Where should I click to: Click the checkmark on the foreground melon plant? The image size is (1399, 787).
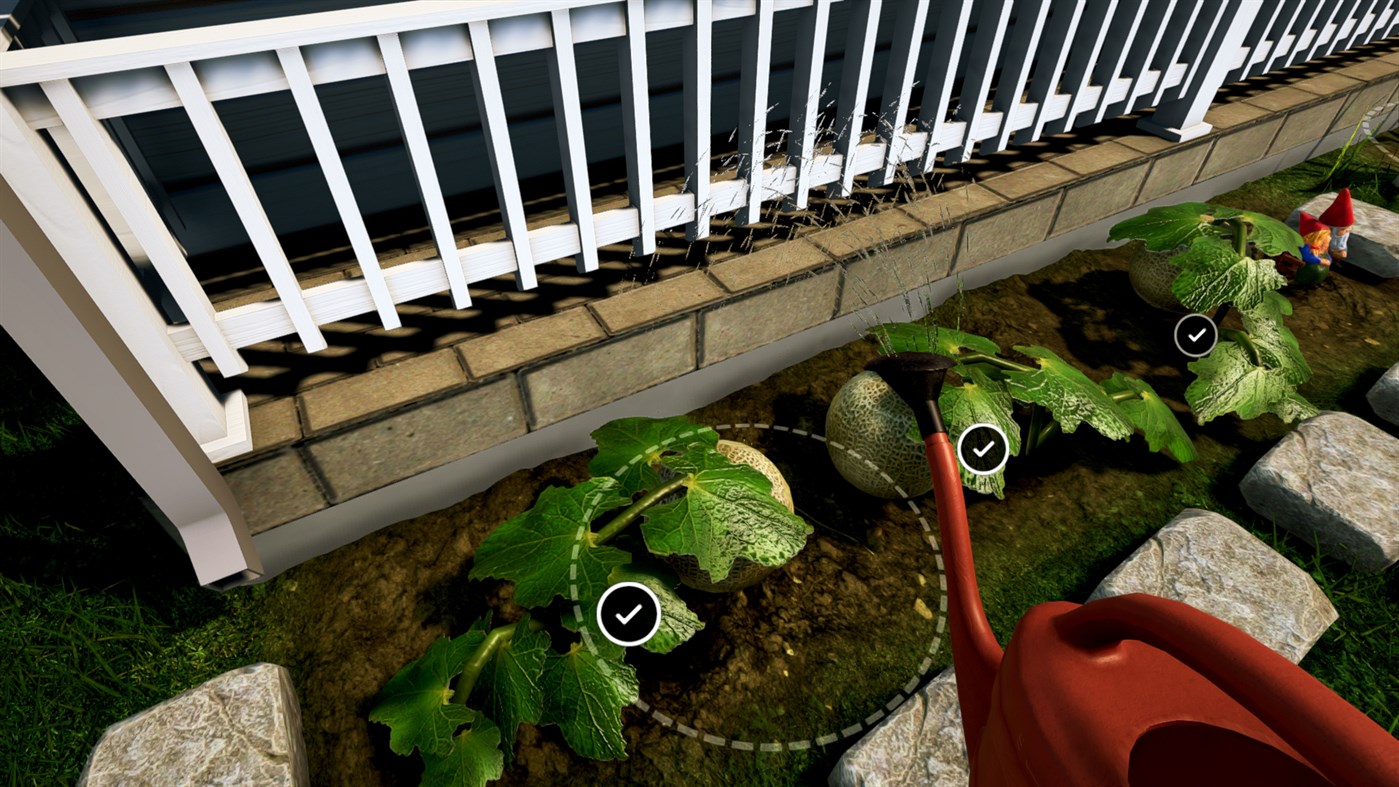pos(628,613)
